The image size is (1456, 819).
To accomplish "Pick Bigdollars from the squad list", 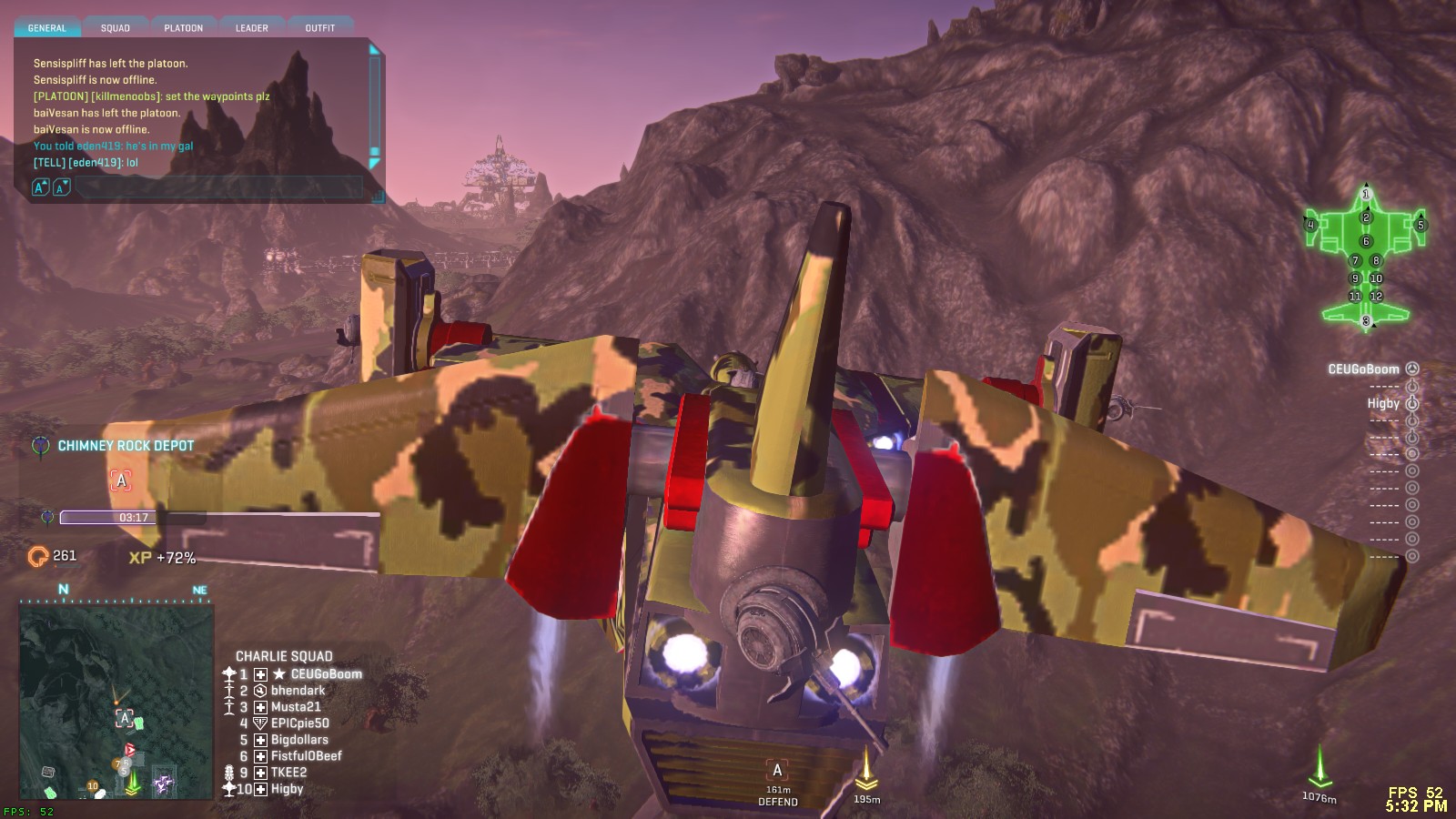I will coord(299,740).
